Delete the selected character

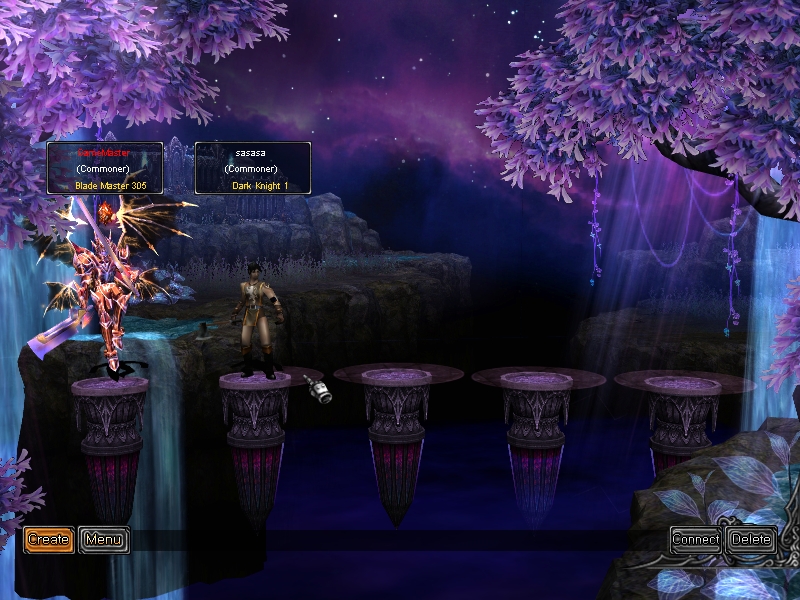(751, 540)
